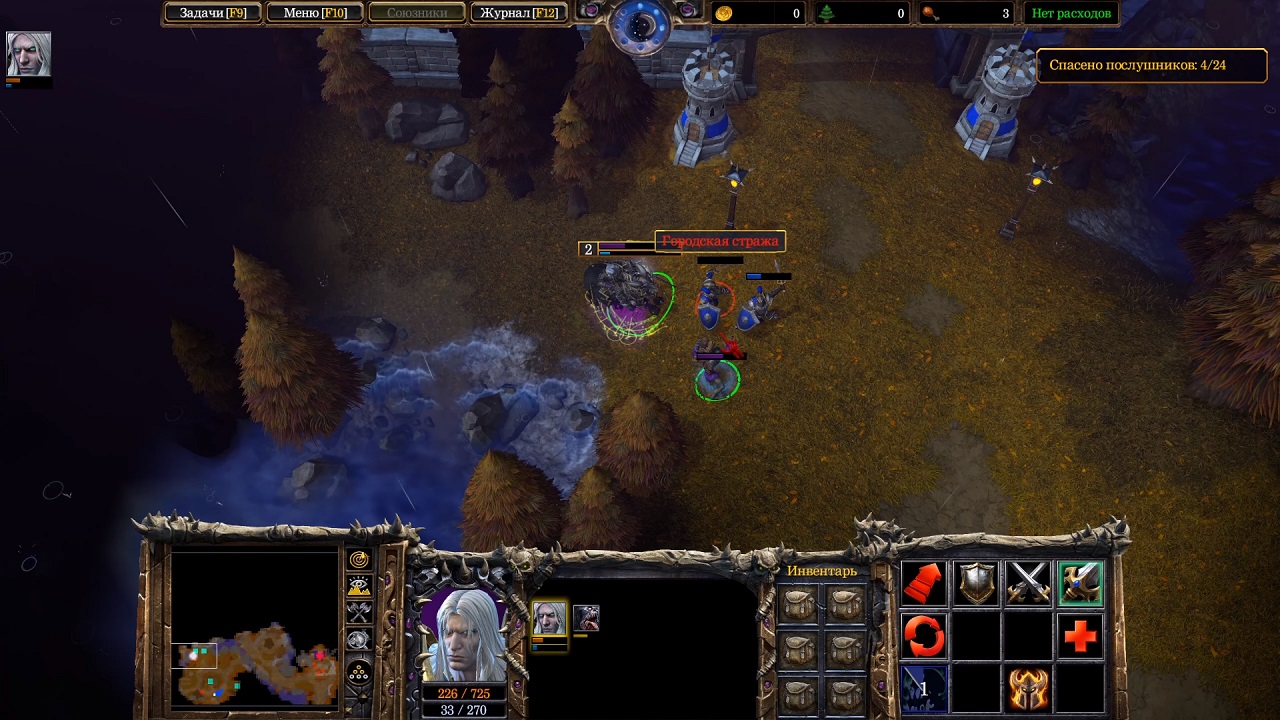Open the Меню game menu

point(315,13)
